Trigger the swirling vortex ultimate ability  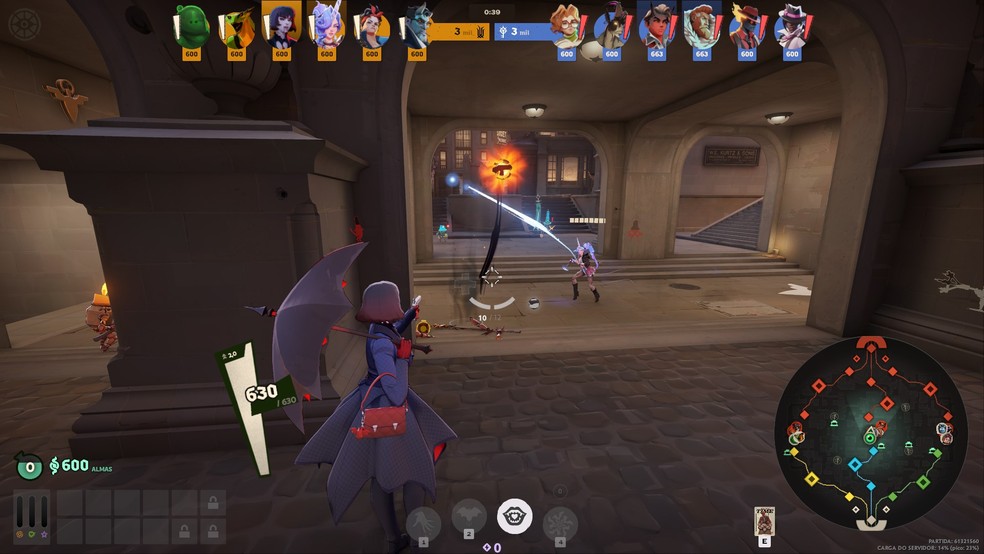pos(559,521)
